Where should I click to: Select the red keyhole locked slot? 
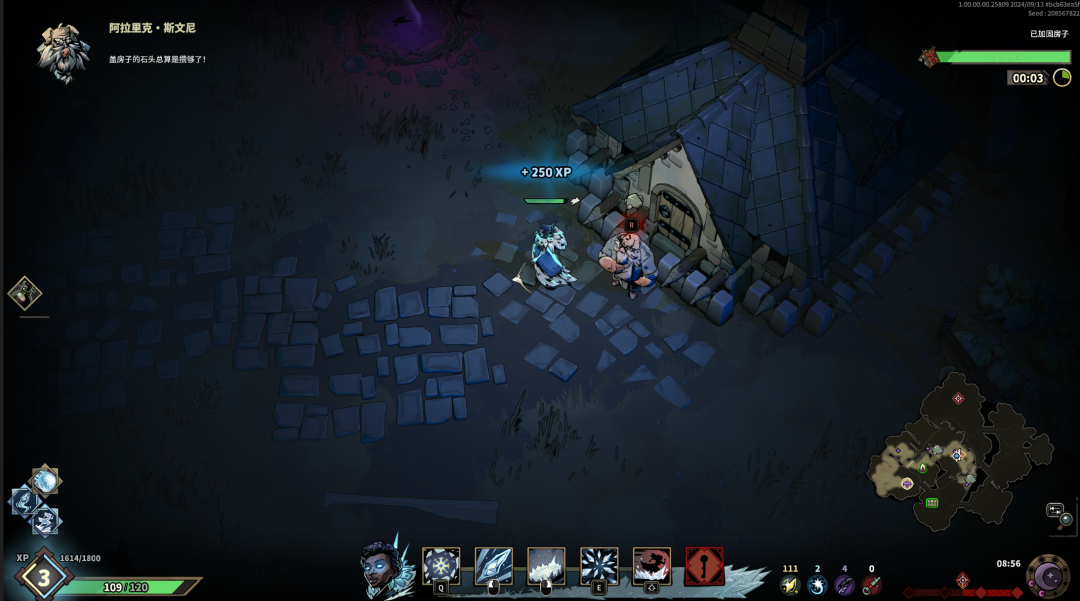[704, 566]
